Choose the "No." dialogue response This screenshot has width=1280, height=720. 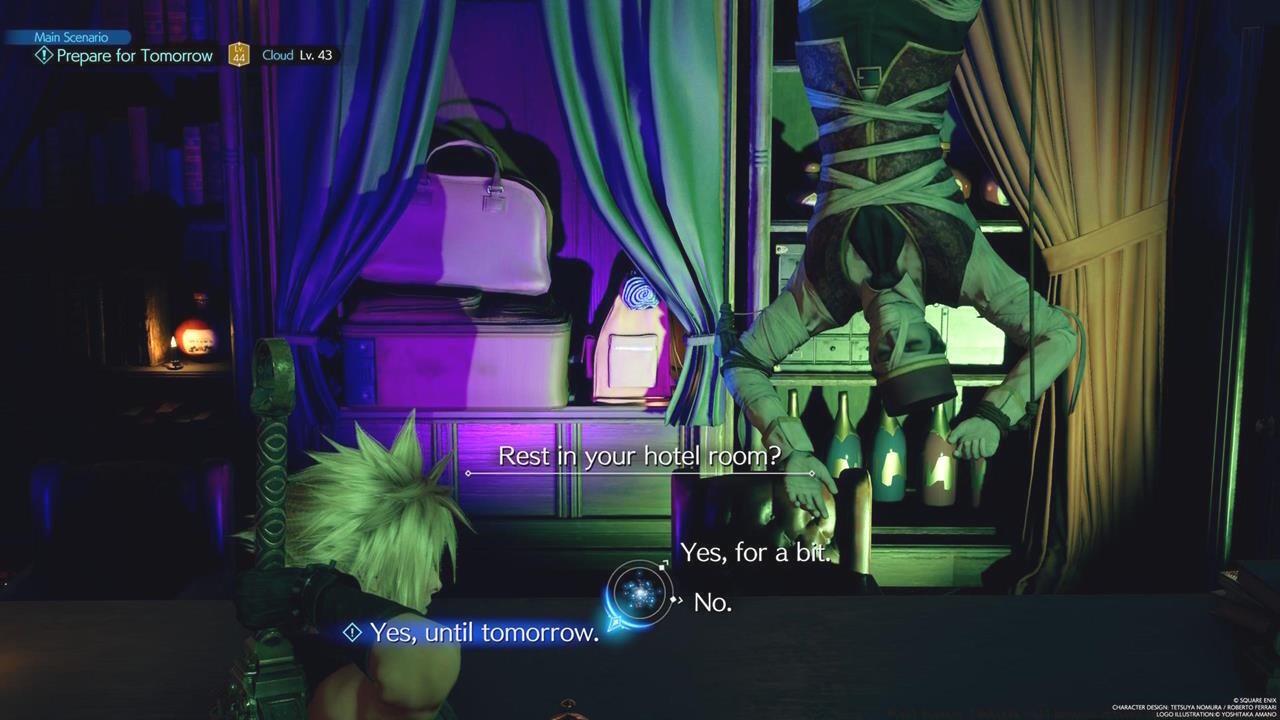[713, 602]
